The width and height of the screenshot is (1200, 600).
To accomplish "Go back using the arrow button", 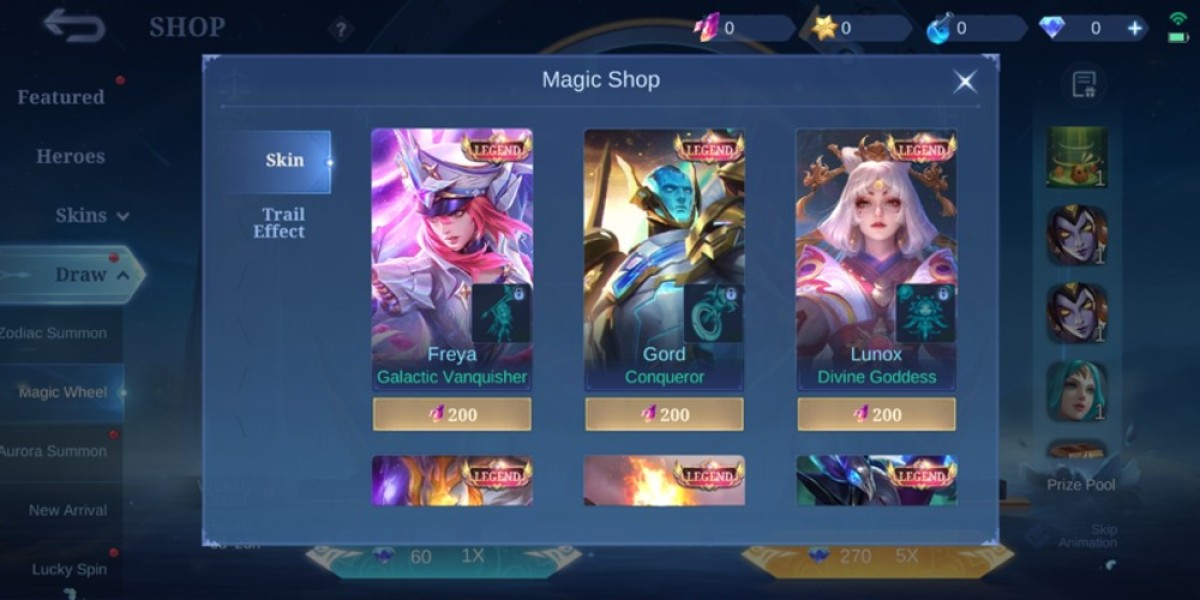I will (74, 26).
